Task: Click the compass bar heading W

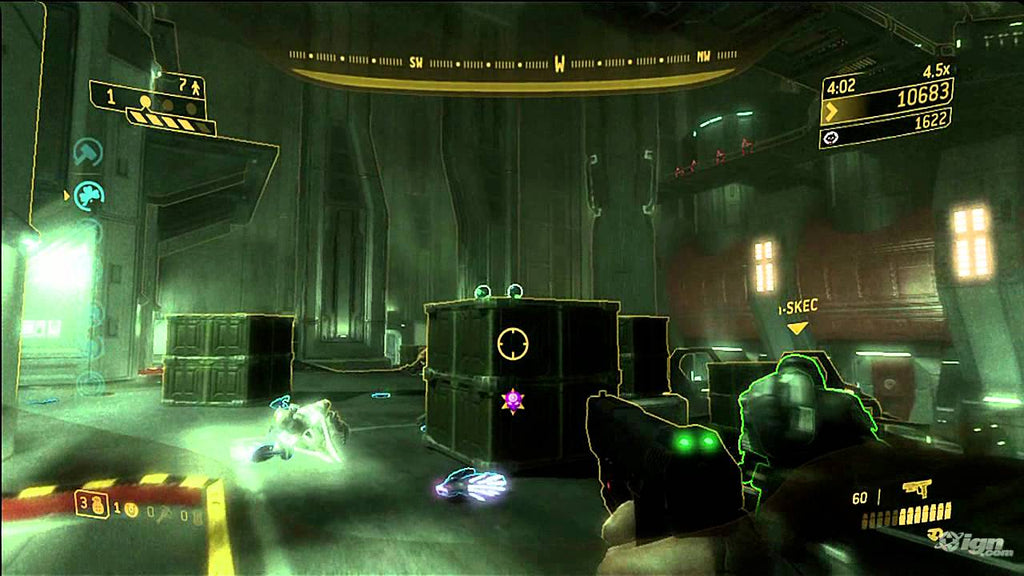Action: 560,66
